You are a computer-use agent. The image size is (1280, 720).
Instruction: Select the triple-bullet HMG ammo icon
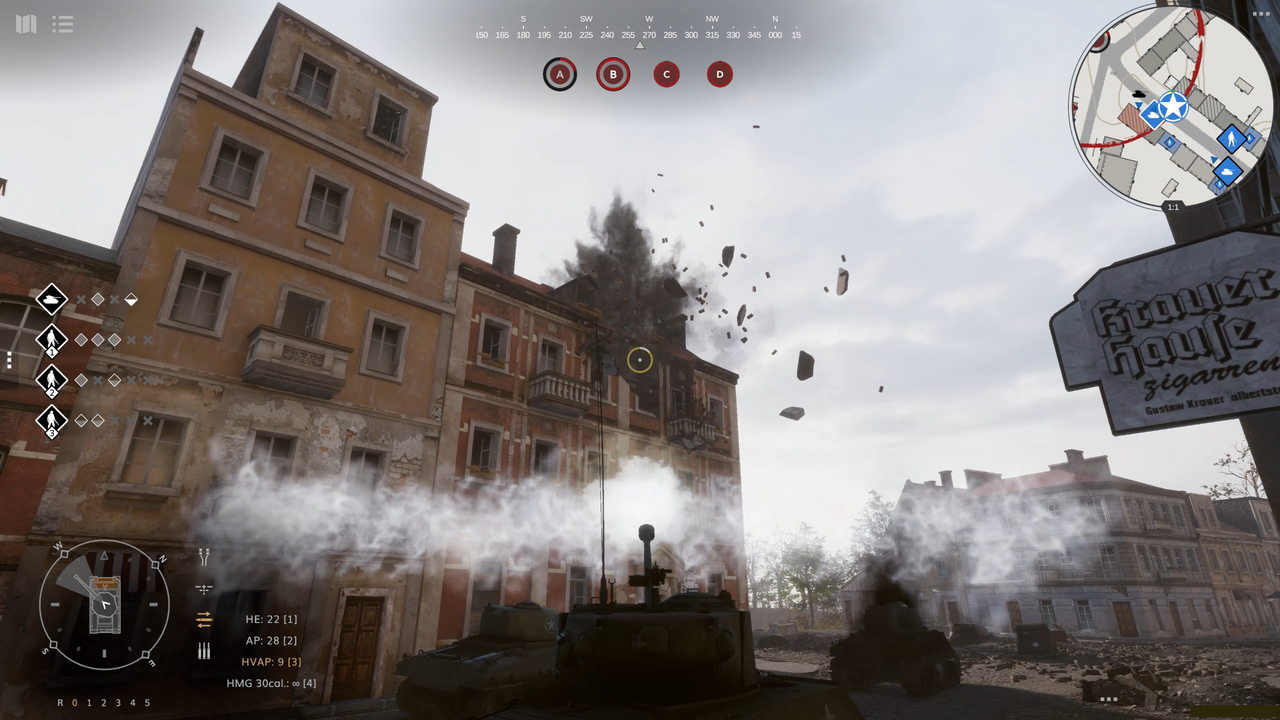pyautogui.click(x=203, y=650)
